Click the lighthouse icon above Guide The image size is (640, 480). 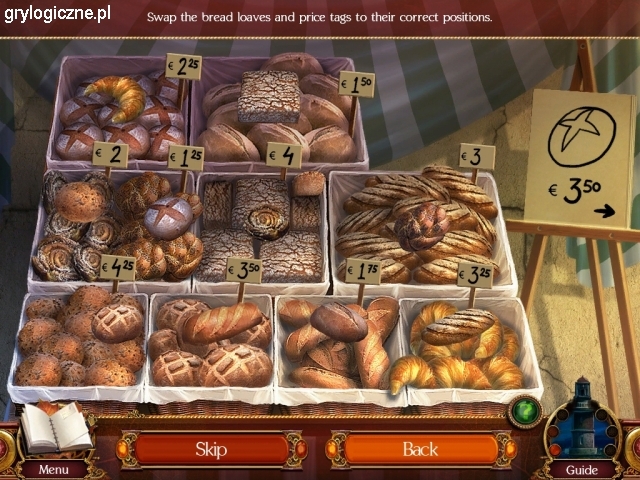click(582, 418)
